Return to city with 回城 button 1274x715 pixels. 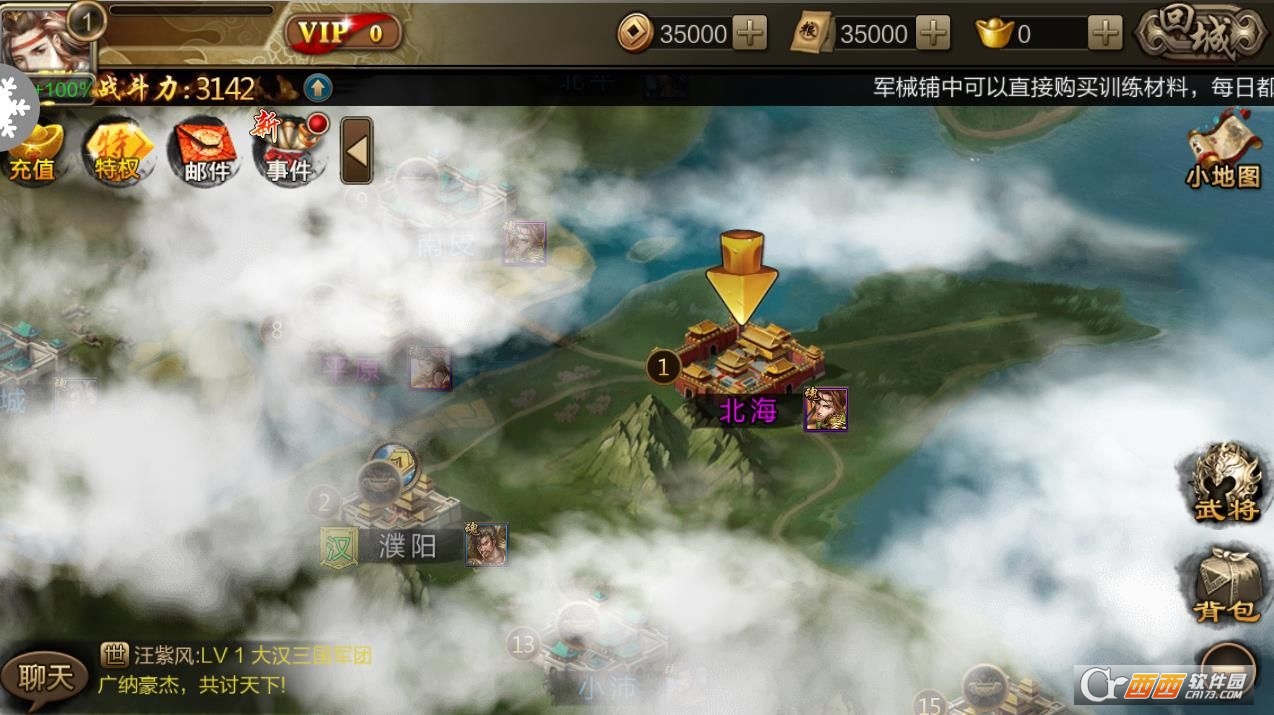click(x=1202, y=33)
